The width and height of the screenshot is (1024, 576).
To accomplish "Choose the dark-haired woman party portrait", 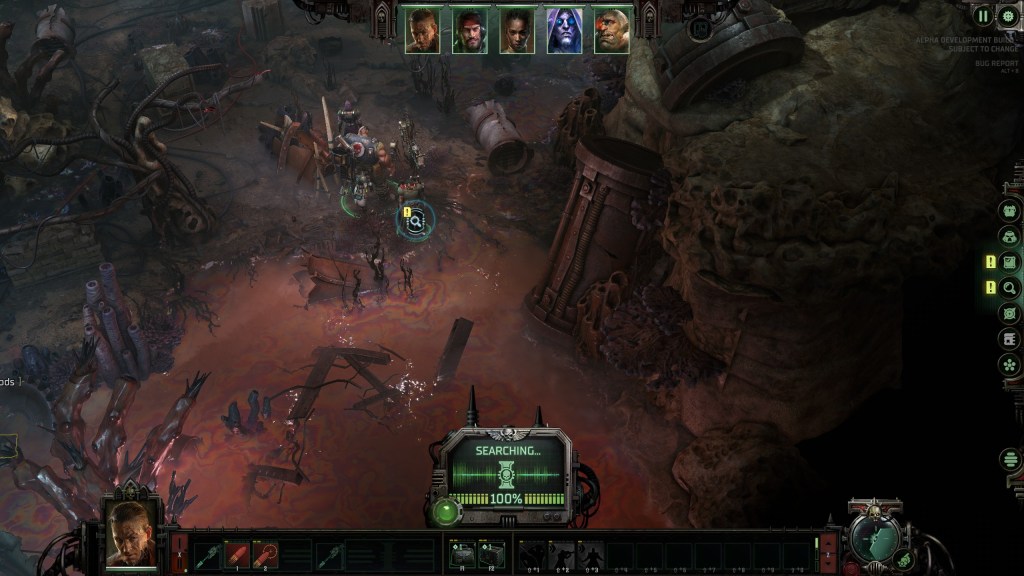I will point(517,31).
